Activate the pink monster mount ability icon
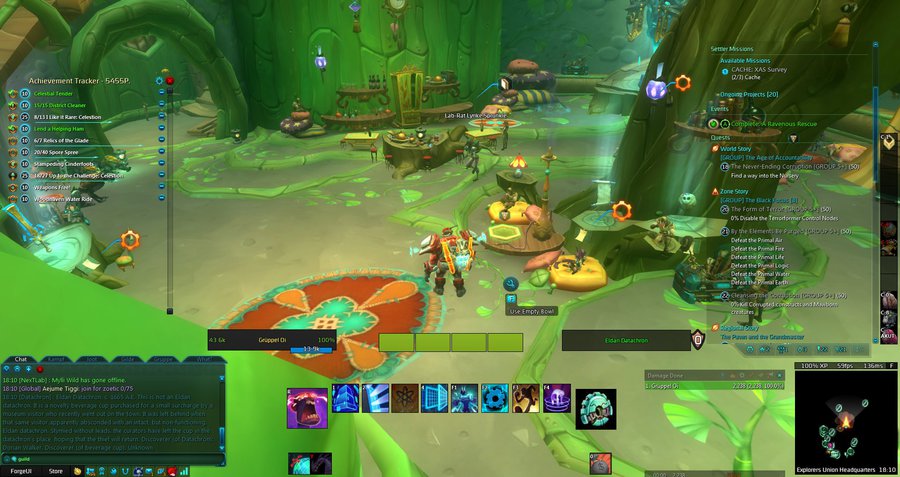Screen dimensions: 900x477 pos(307,408)
